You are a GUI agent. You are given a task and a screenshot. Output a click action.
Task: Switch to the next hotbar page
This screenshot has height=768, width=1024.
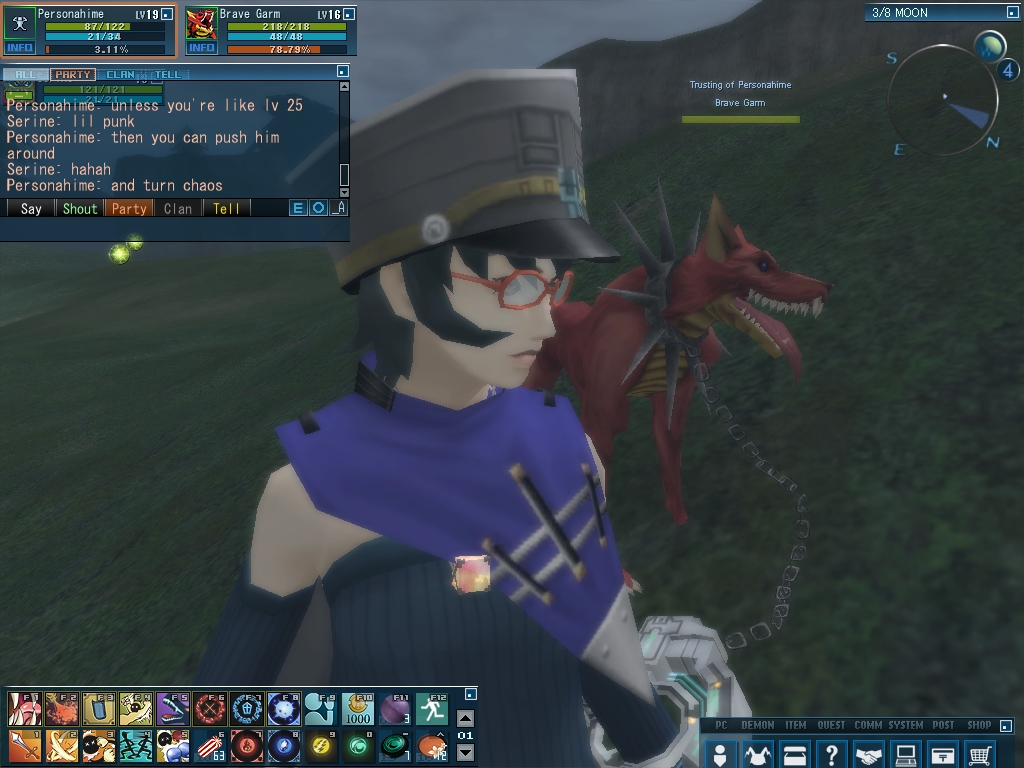(x=465, y=753)
